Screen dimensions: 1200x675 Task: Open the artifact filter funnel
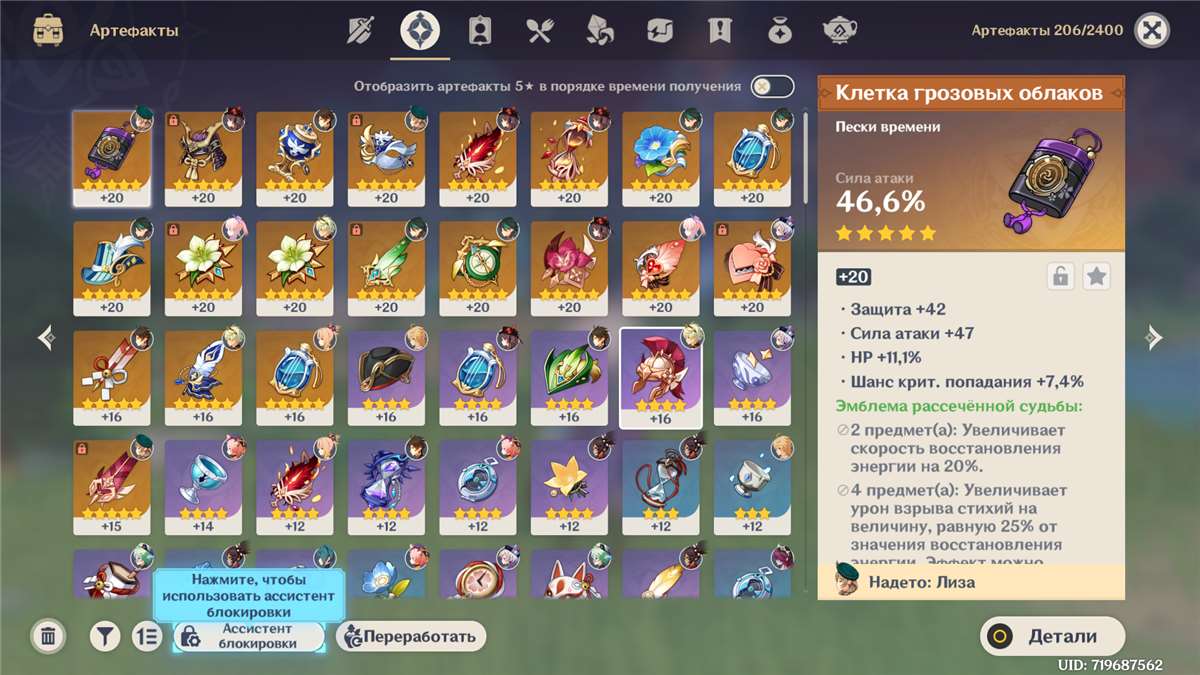pos(105,636)
